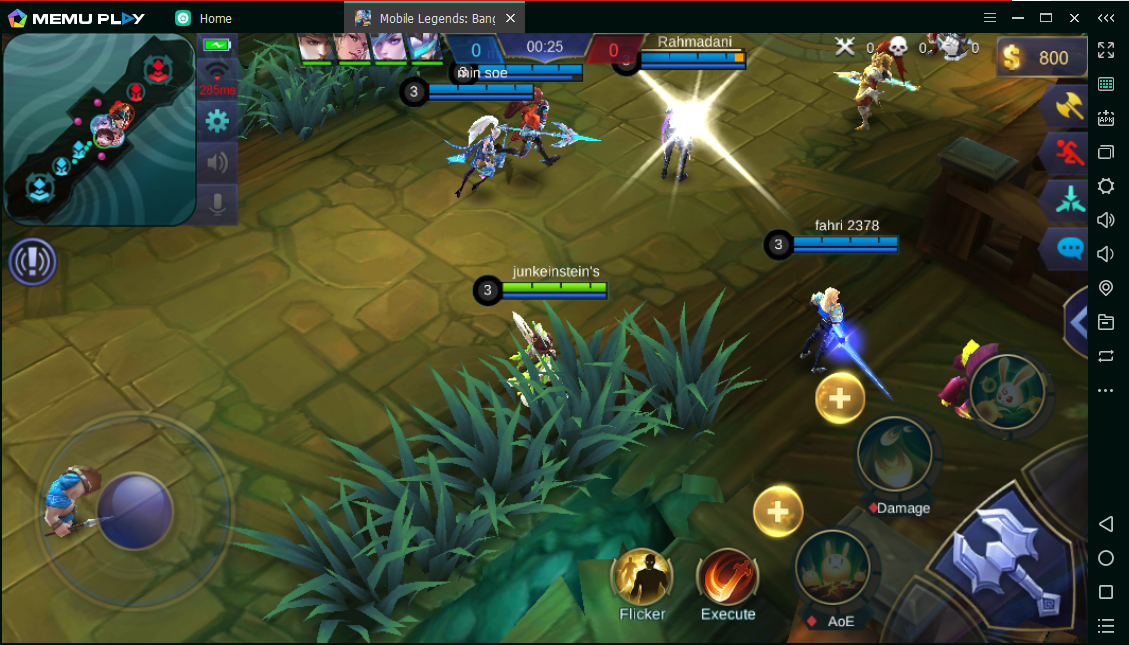Use the Execute spell

tap(728, 578)
